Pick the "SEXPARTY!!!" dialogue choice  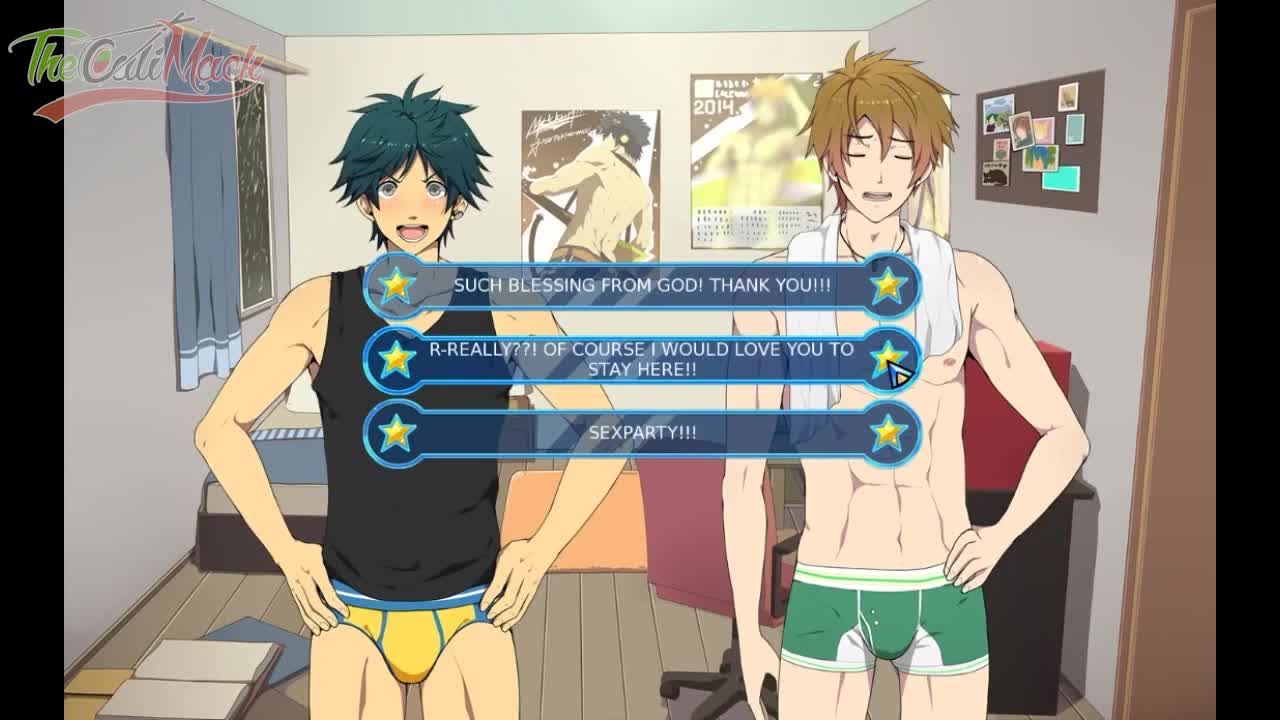coord(641,433)
